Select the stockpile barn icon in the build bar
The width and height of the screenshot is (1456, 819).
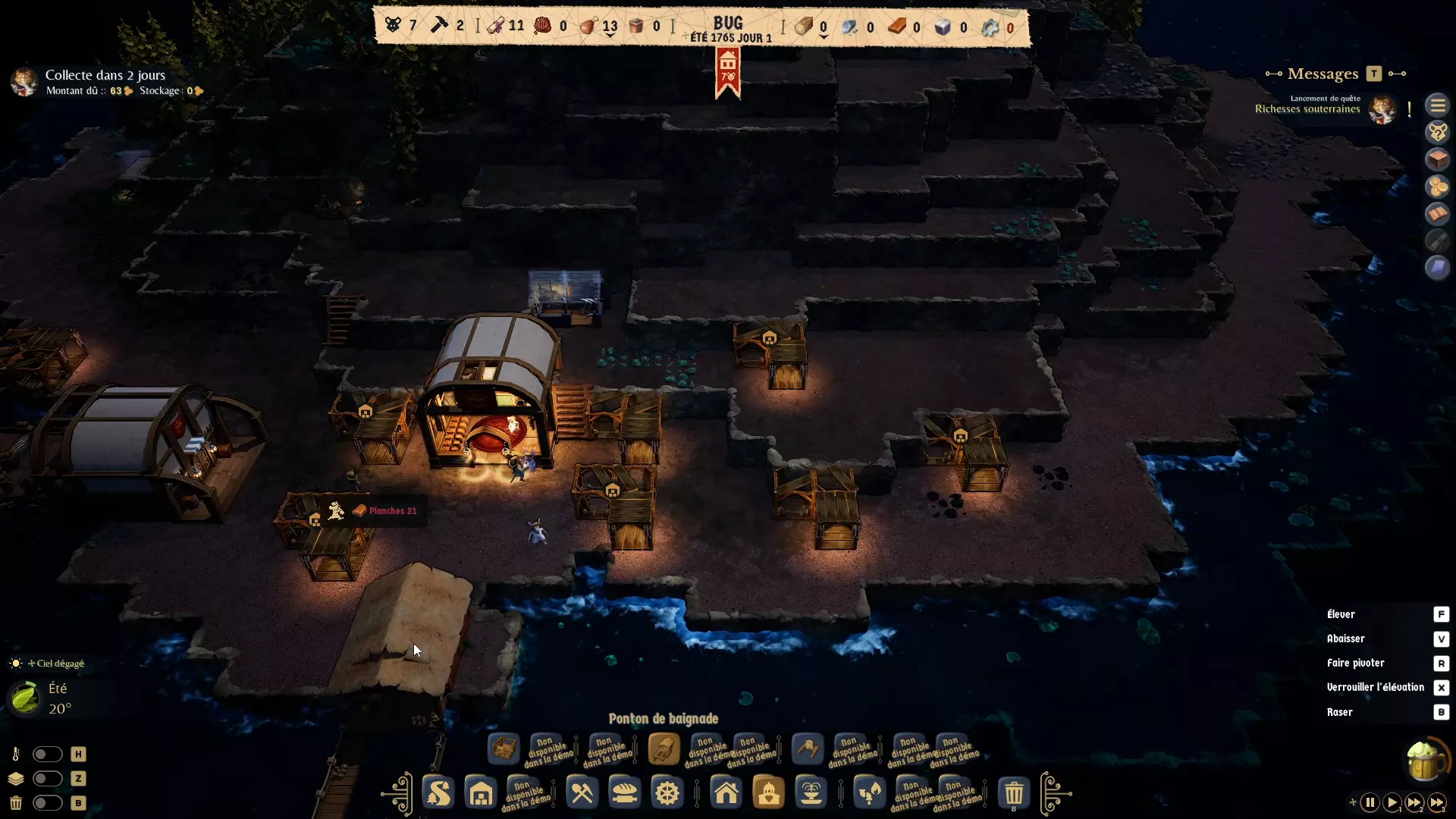481,793
